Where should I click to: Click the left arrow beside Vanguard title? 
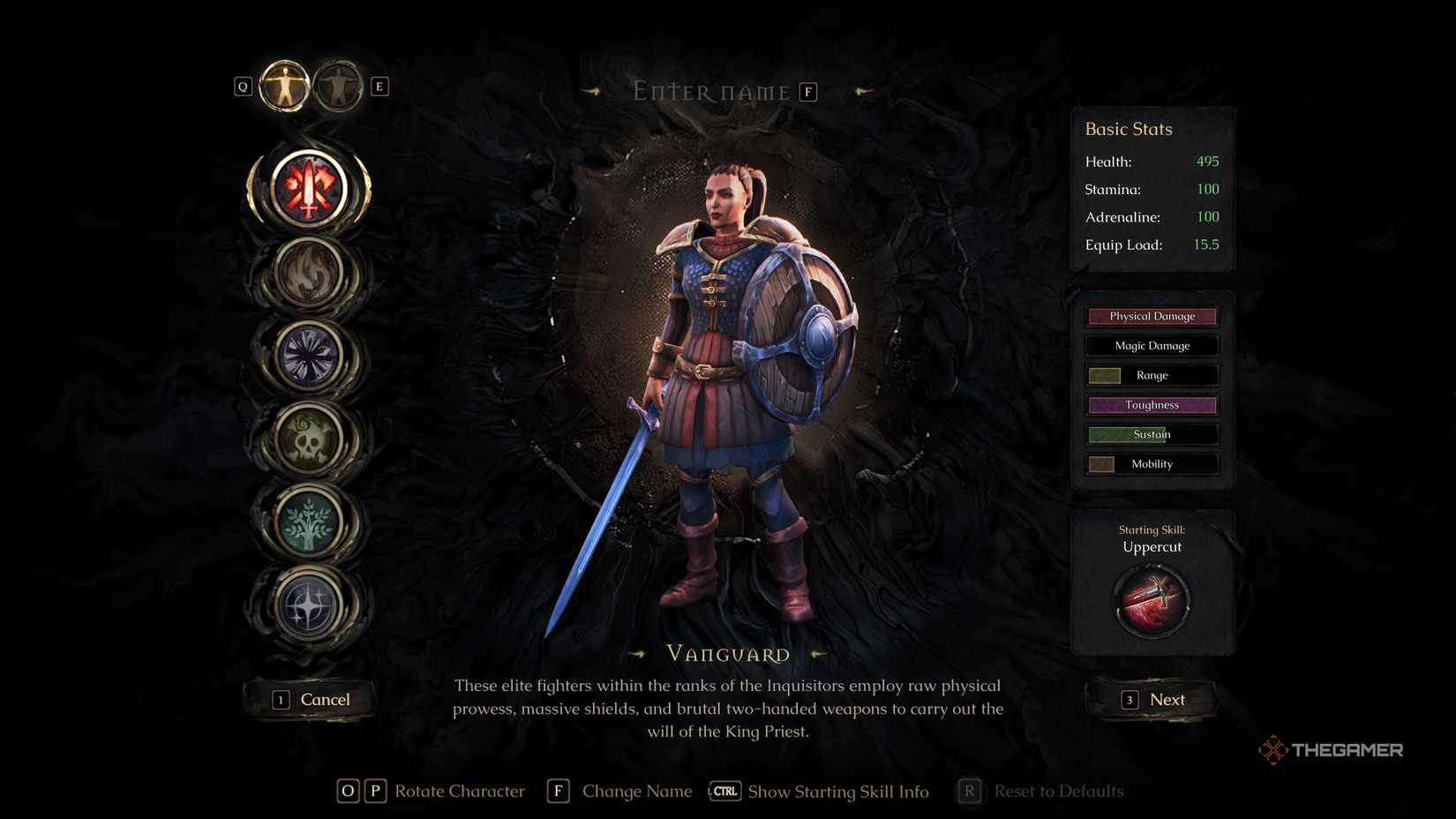[638, 654]
